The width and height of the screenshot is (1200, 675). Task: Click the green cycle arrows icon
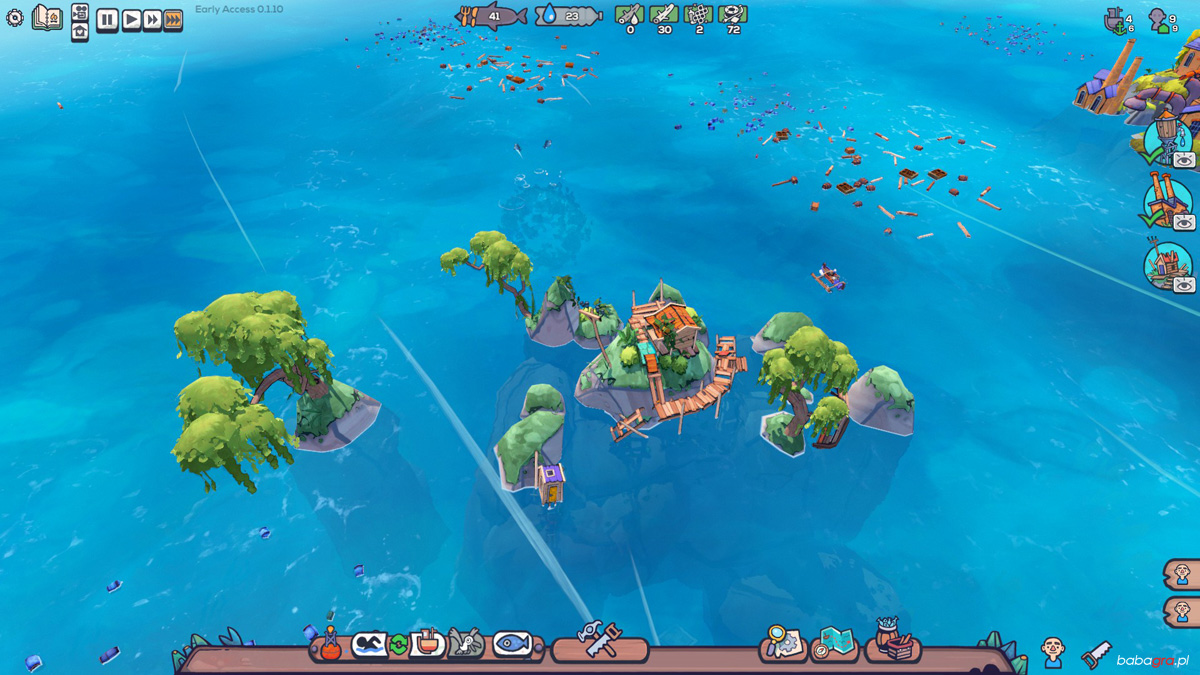click(398, 644)
